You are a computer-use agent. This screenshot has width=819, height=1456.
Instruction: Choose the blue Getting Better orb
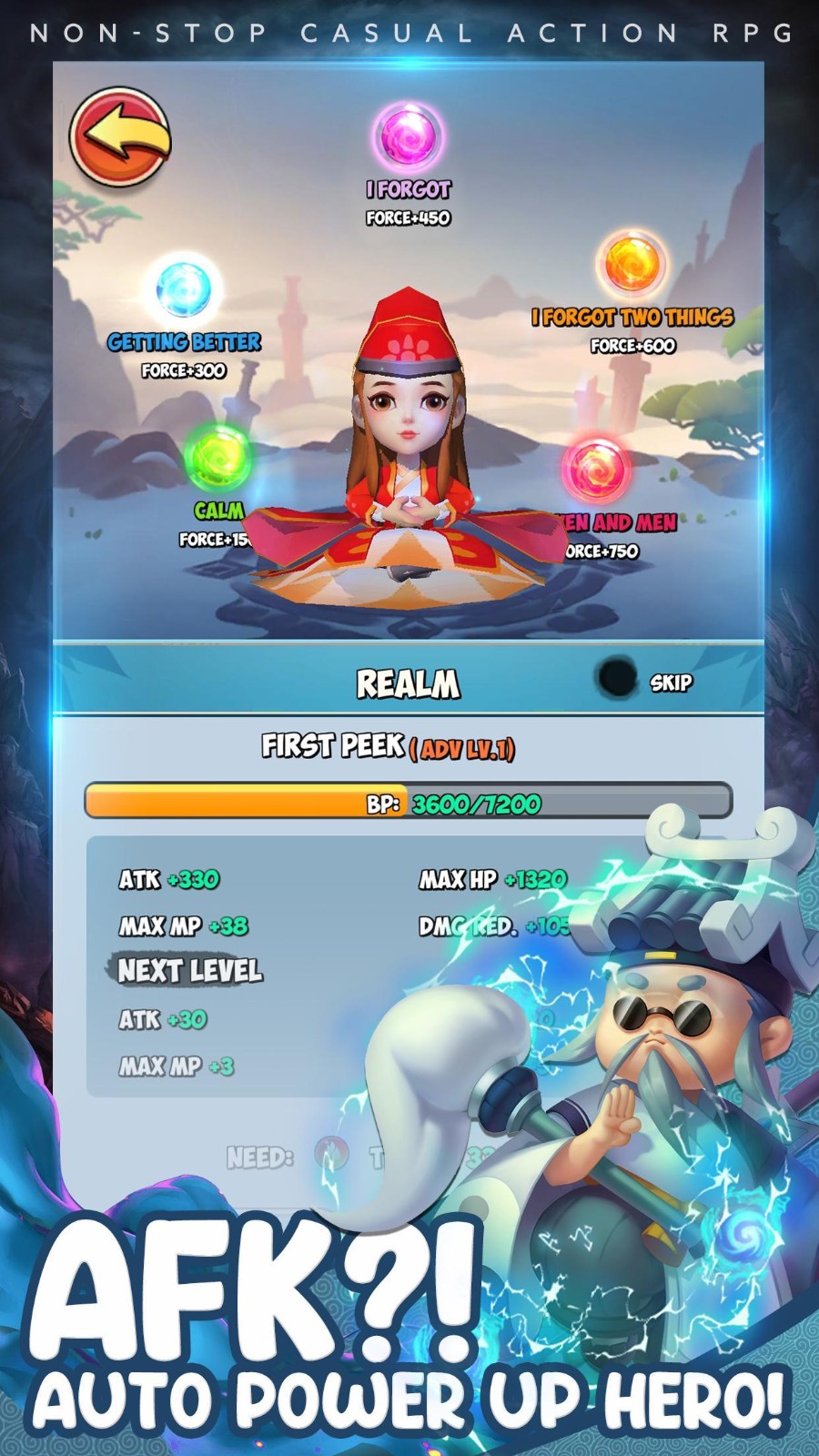pyautogui.click(x=184, y=288)
